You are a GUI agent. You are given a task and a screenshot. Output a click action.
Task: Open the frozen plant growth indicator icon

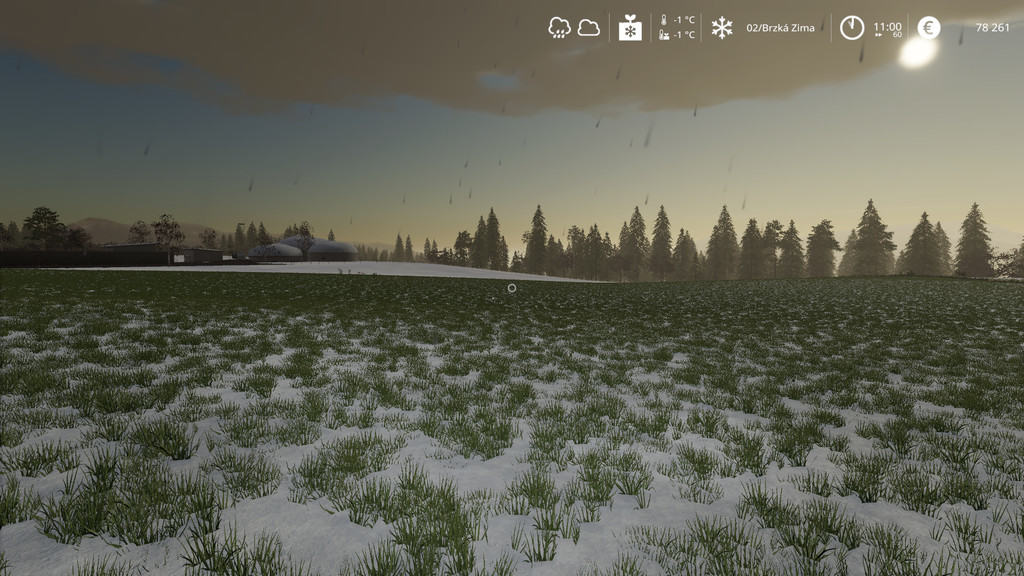point(630,28)
